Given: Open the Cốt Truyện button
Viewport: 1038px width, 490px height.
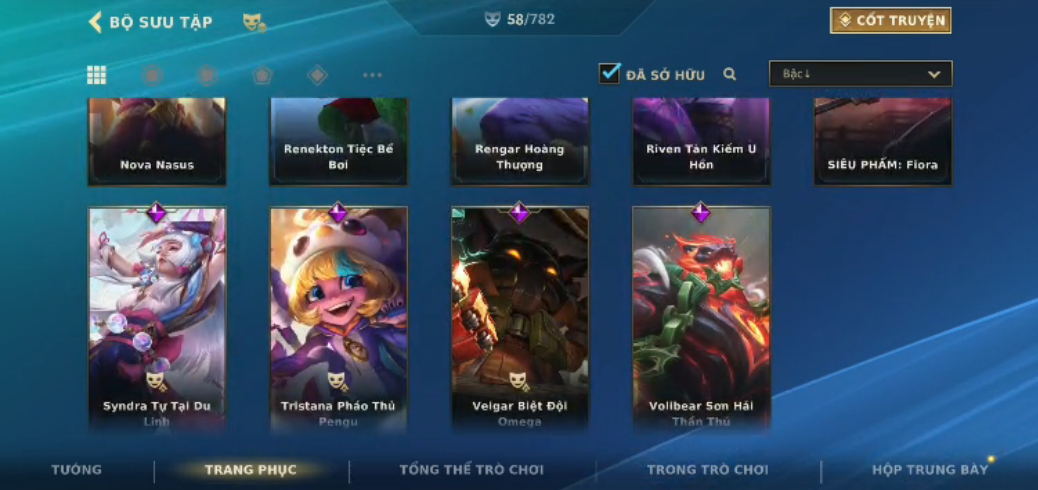Looking at the screenshot, I should coord(890,21).
